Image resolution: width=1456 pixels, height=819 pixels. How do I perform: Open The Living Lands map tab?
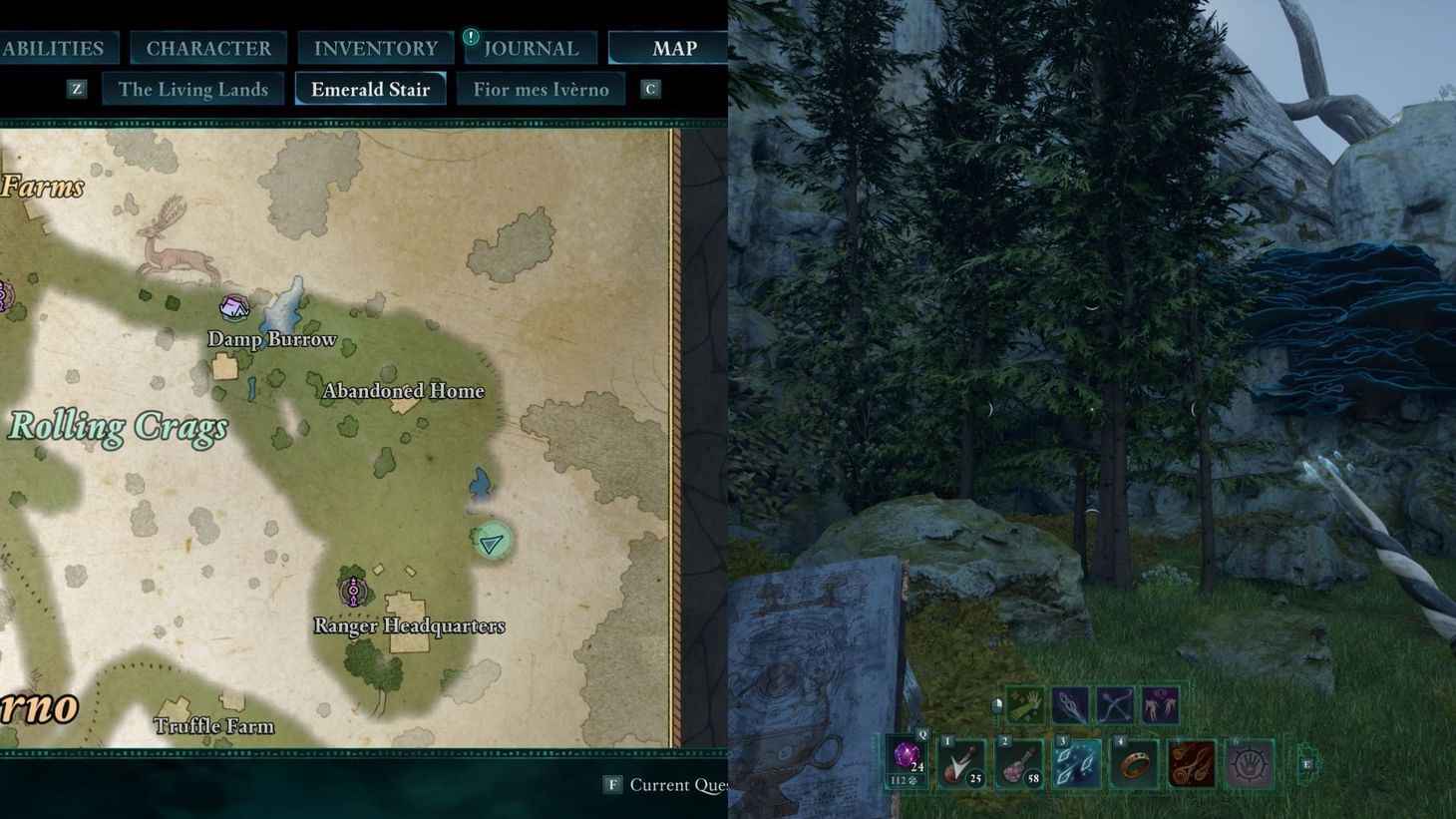pos(192,89)
